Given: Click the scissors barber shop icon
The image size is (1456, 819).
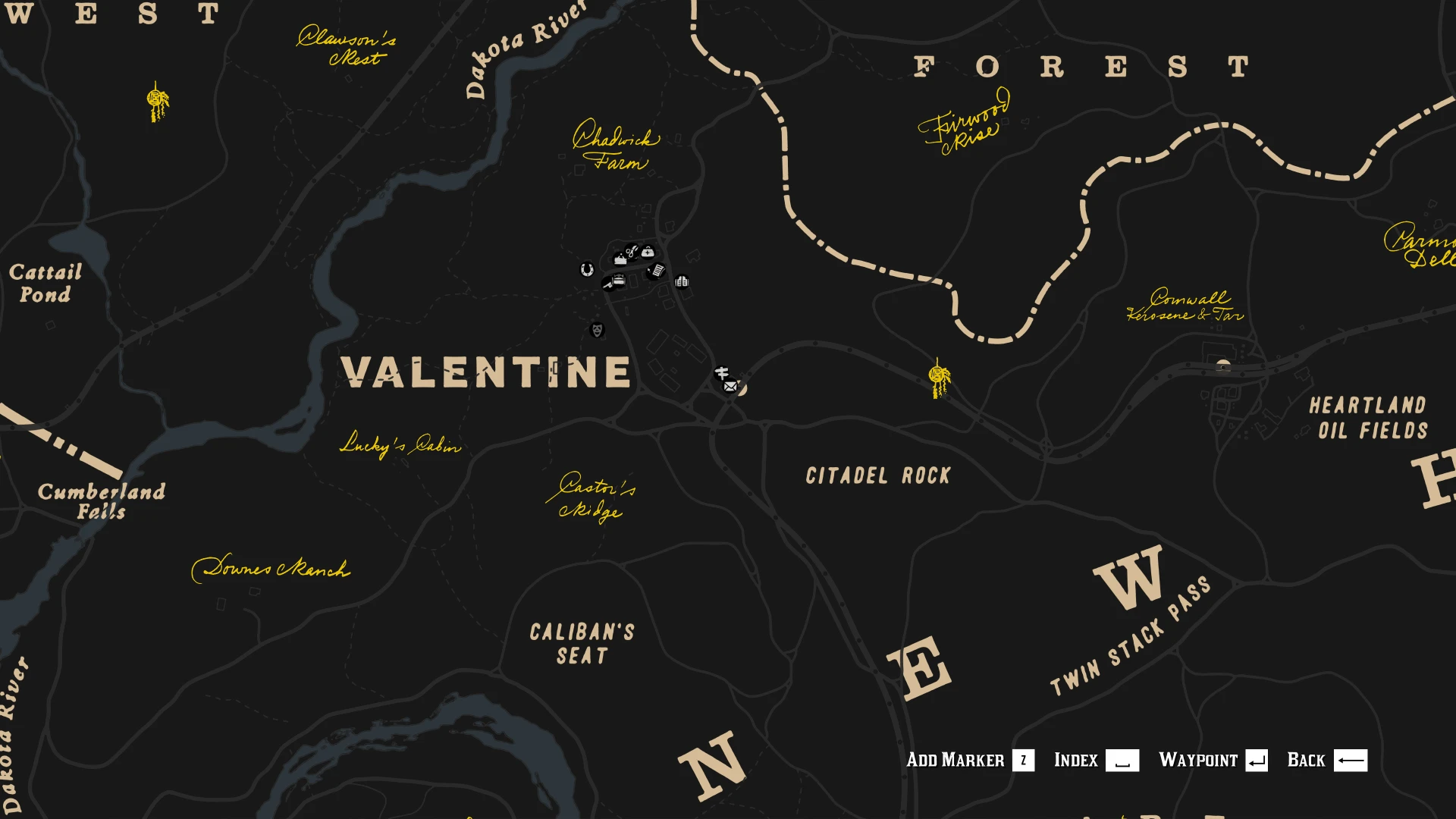Looking at the screenshot, I should click(x=632, y=253).
